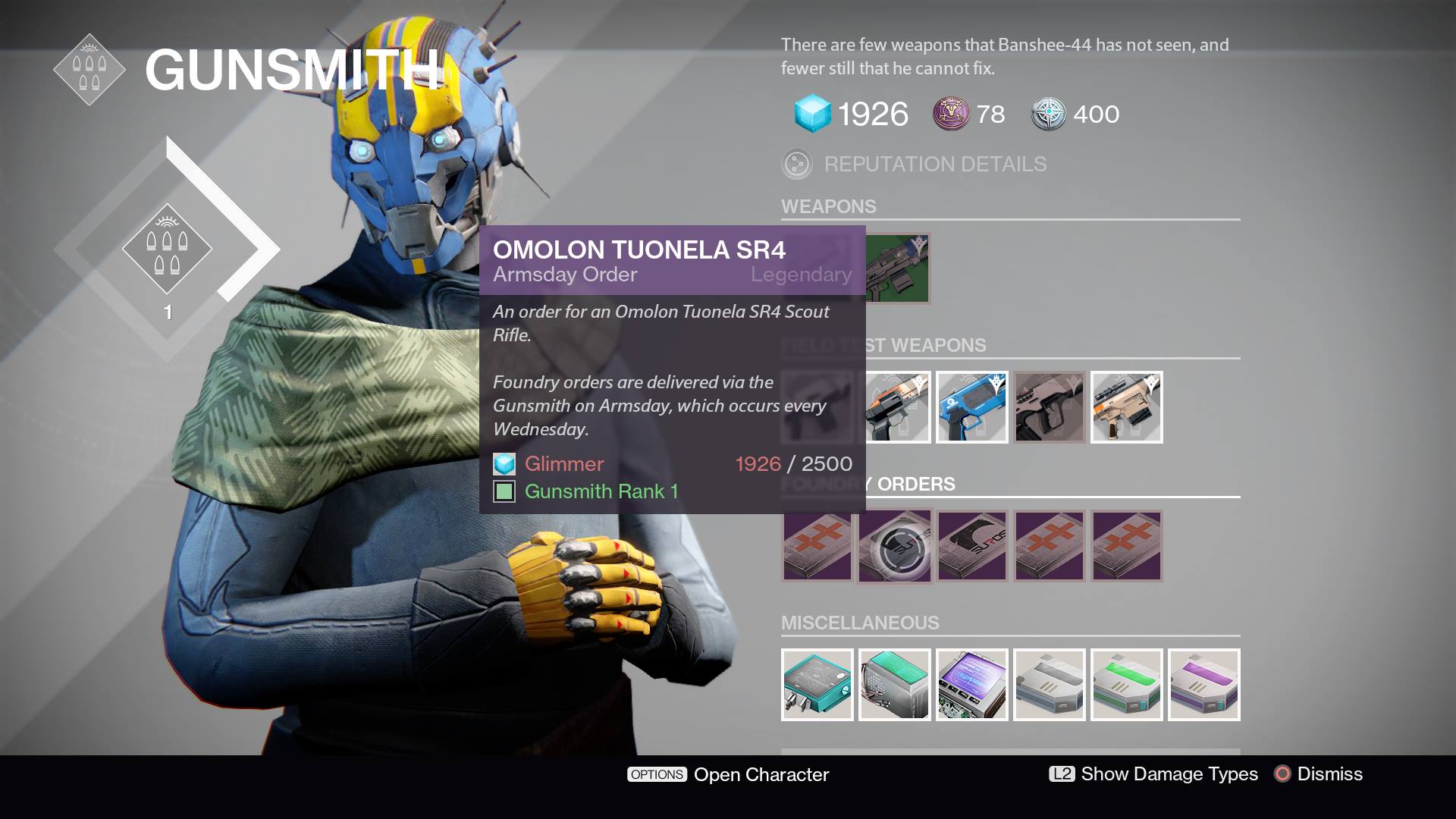The width and height of the screenshot is (1456, 819).
Task: Open the SUROS foundry order
Action: coord(971,545)
